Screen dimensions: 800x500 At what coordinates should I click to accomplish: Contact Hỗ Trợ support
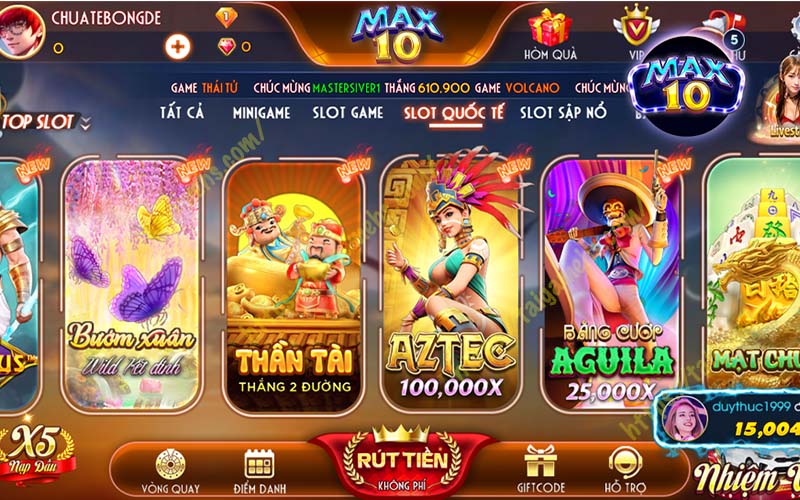point(626,470)
